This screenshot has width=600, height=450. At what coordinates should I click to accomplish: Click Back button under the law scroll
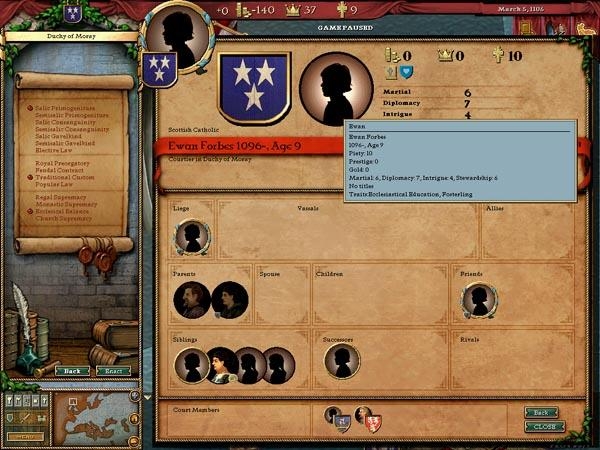pos(71,370)
